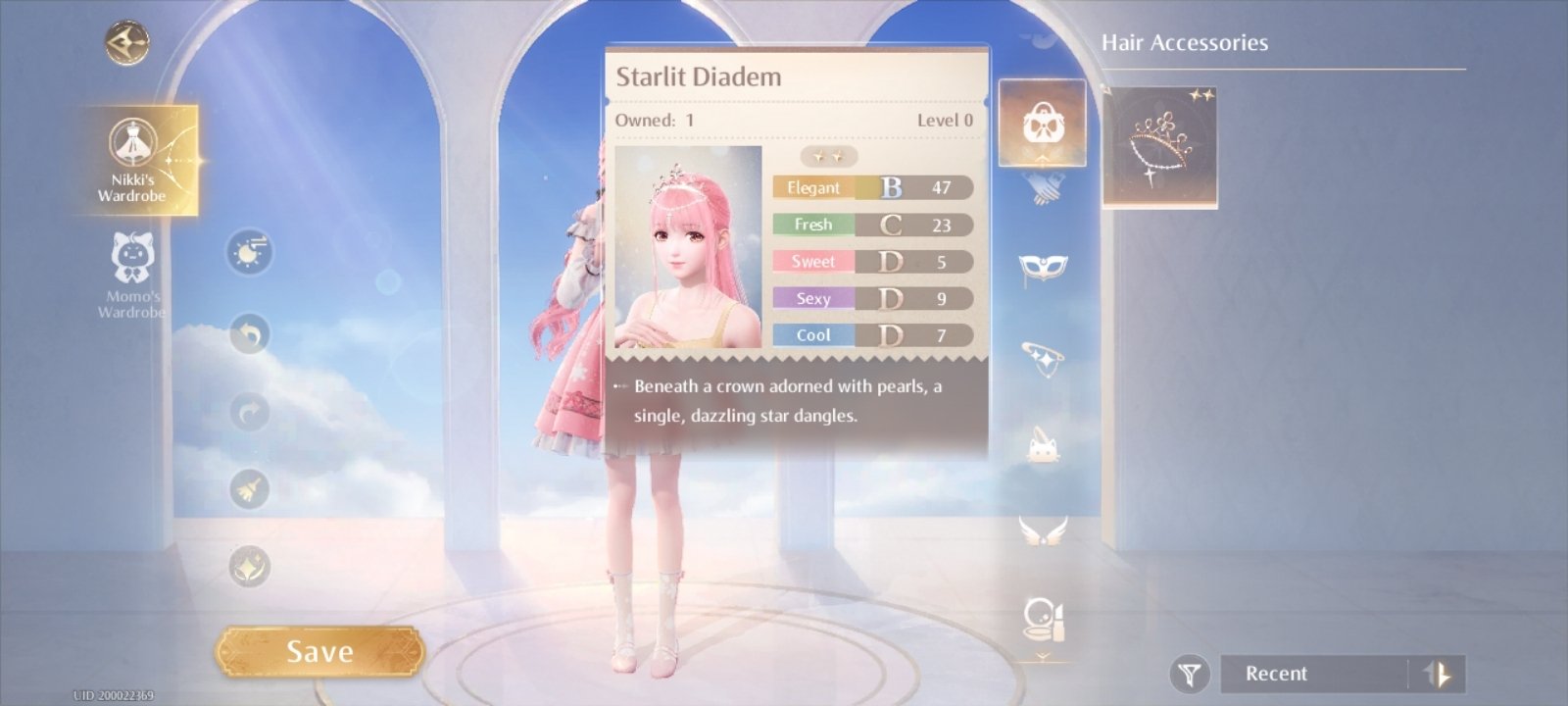The height and width of the screenshot is (706, 1568).
Task: Redo the outfit change
Action: 250,412
